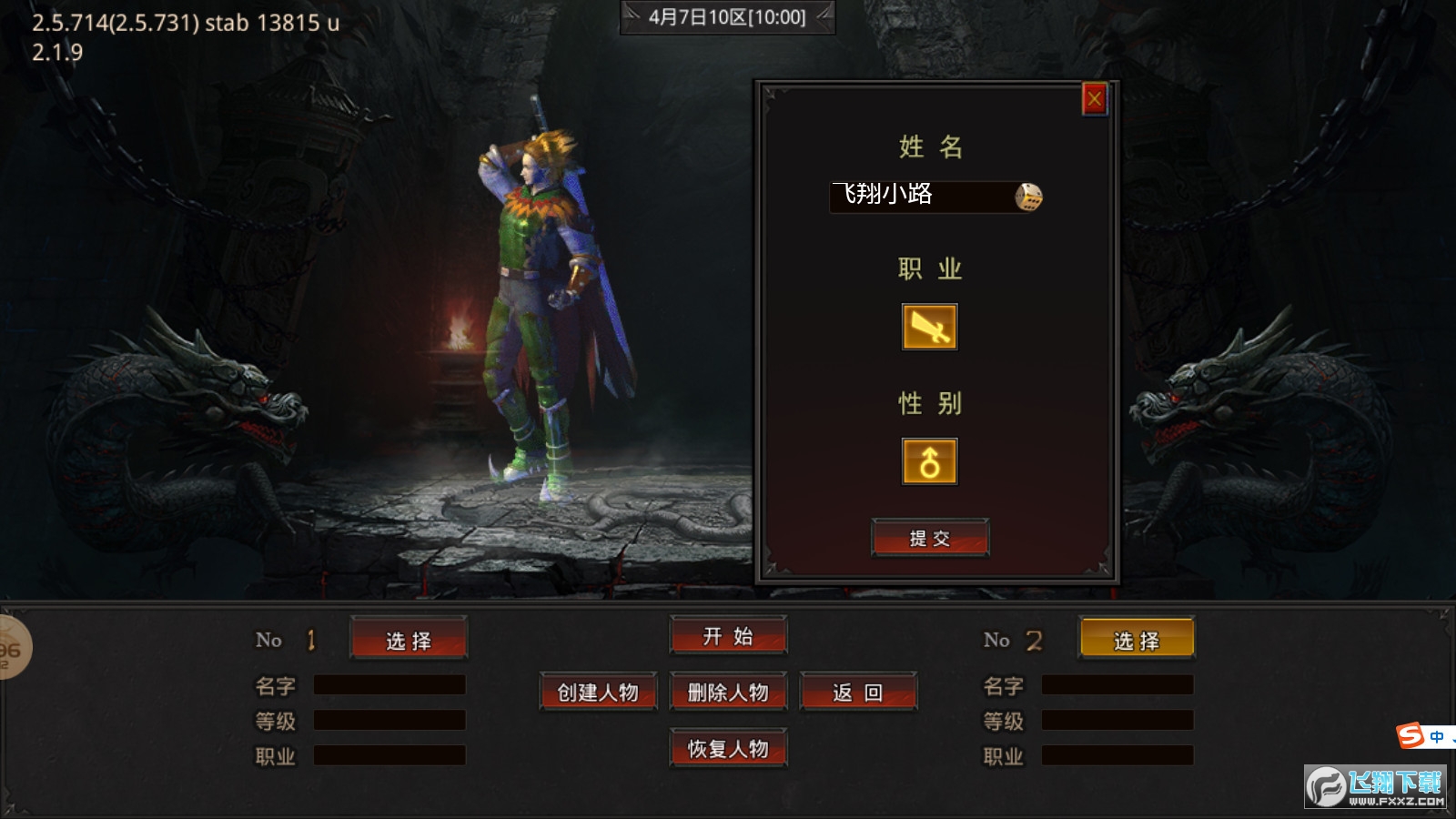This screenshot has height=819, width=1456.
Task: Choose the male gender icon
Action: click(x=929, y=461)
